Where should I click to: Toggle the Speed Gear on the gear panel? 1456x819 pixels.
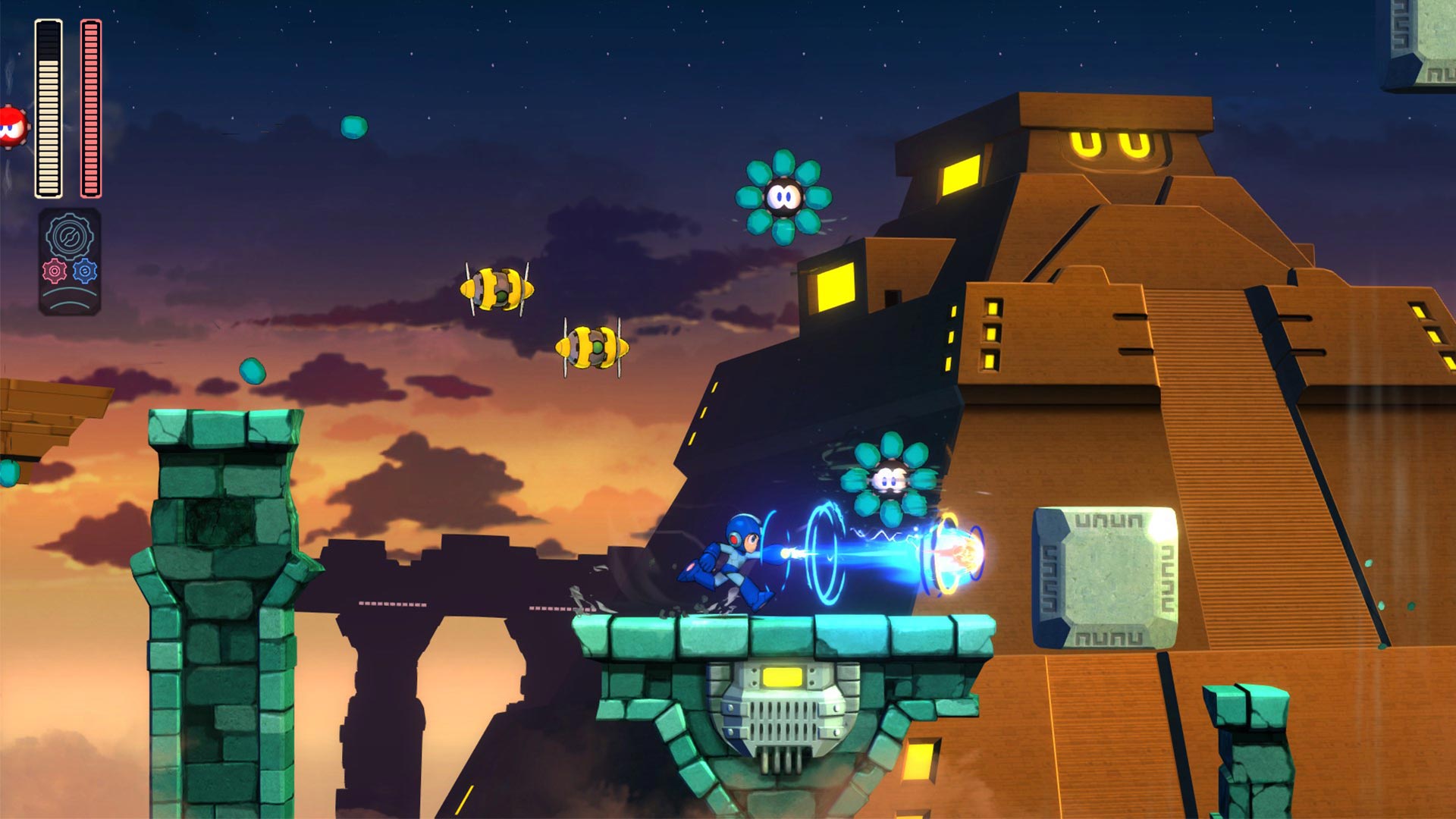(x=85, y=271)
